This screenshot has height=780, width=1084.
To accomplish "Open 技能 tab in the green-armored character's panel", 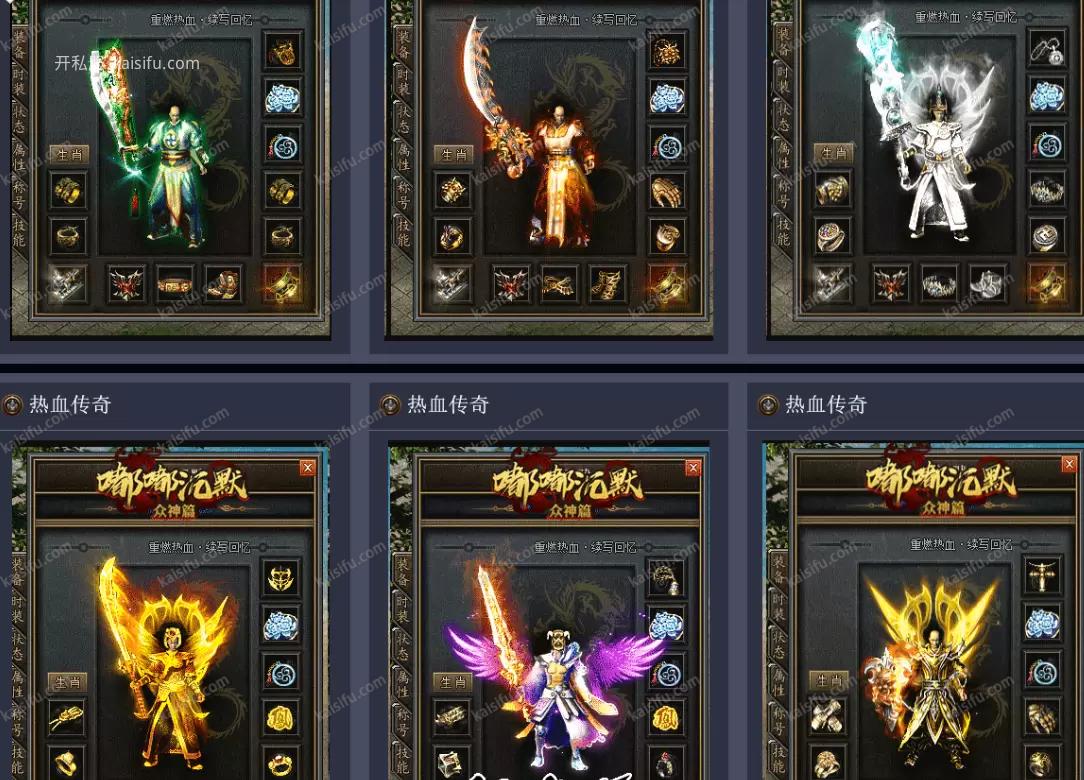I will (18, 232).
